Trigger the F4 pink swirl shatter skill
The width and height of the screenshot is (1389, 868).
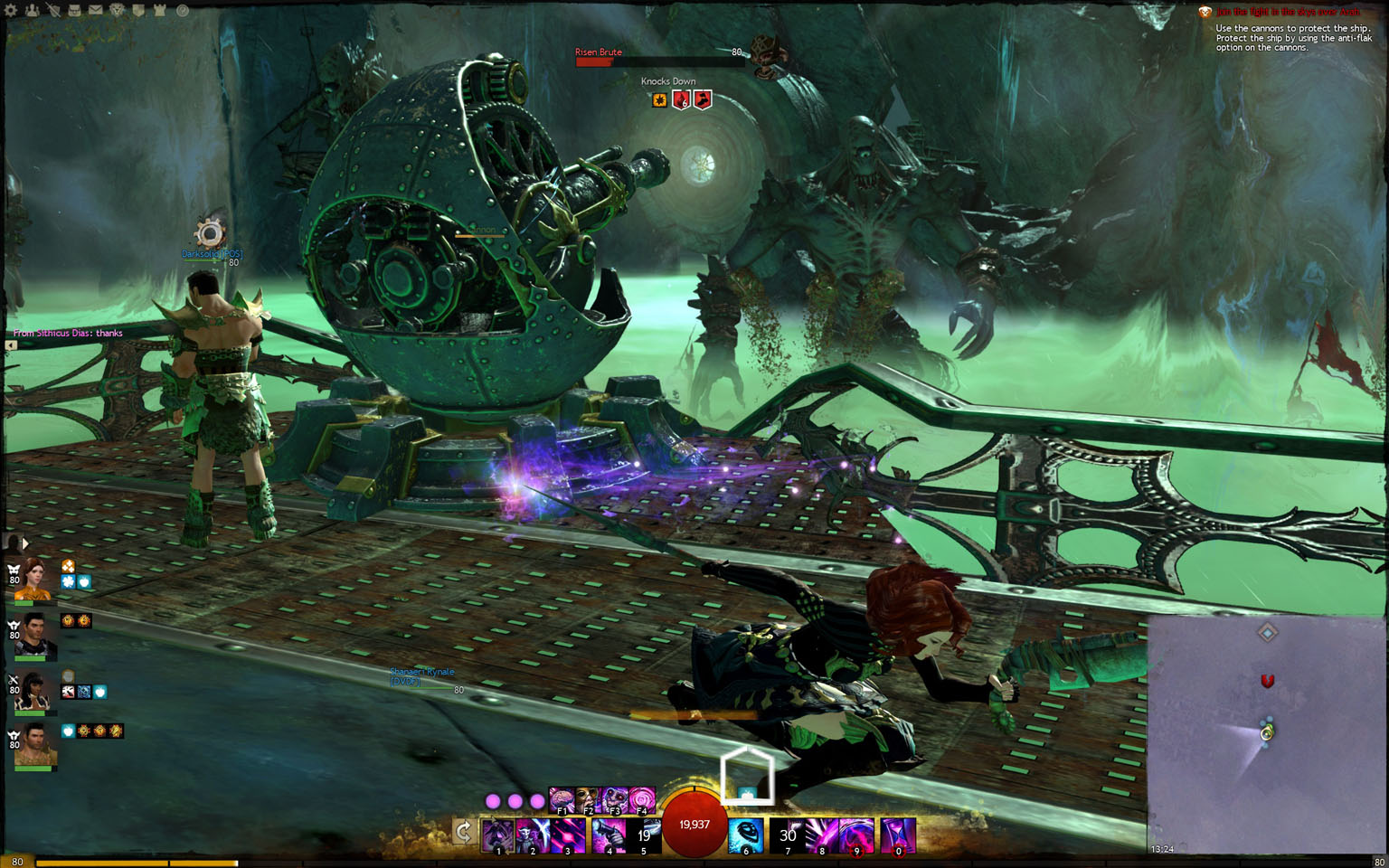click(x=642, y=799)
